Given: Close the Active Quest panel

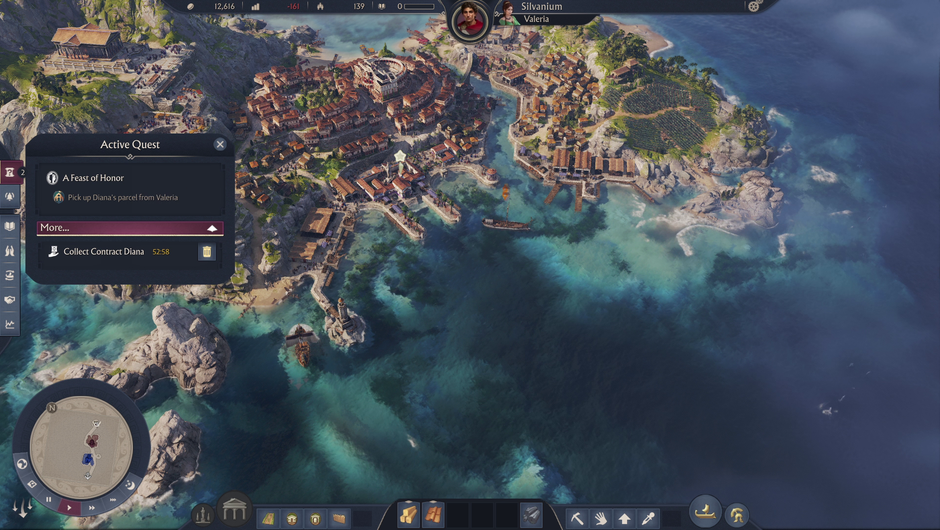Looking at the screenshot, I should pos(220,144).
